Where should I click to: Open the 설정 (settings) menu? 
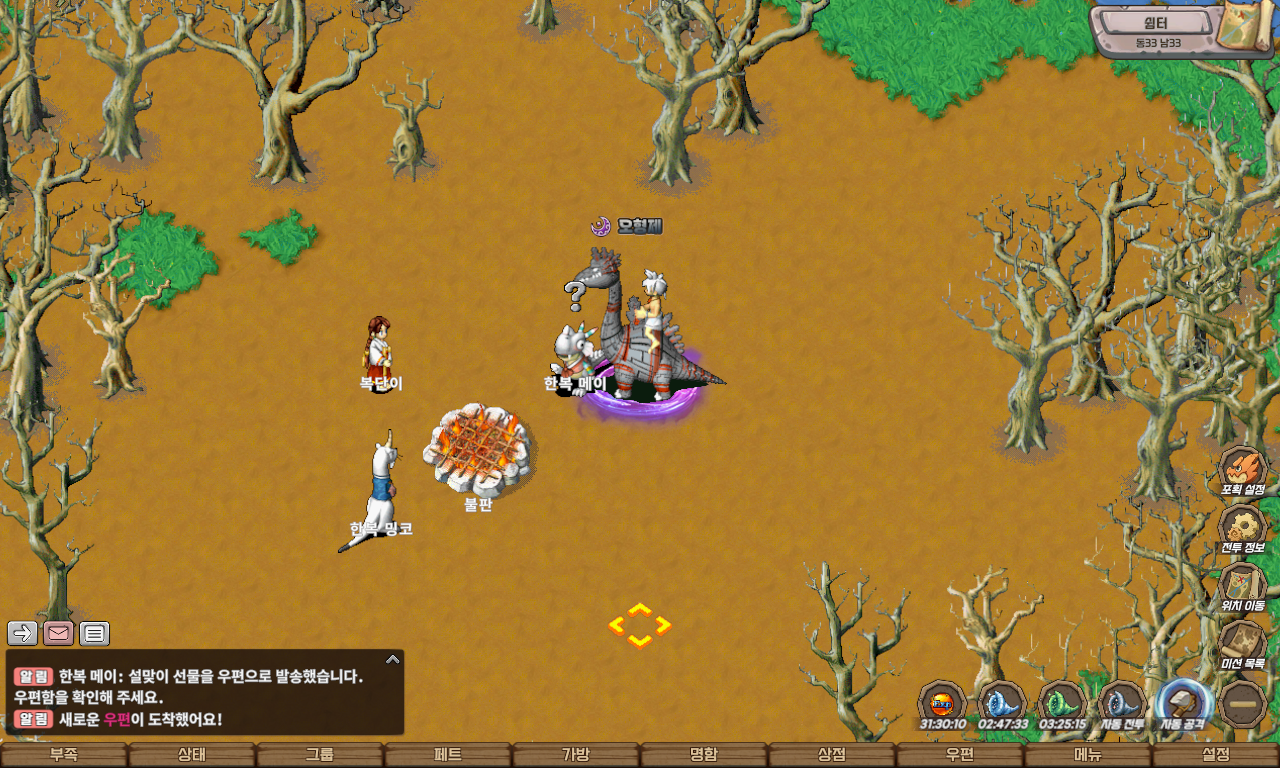1216,755
